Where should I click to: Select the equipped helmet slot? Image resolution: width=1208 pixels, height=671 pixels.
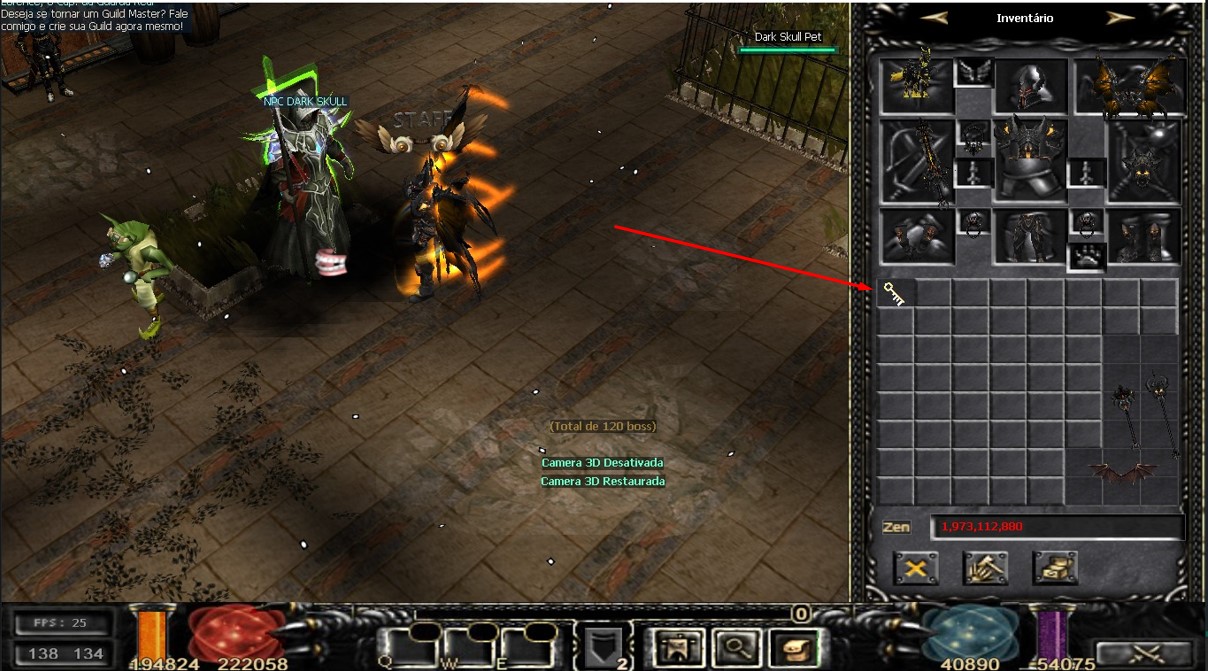coord(1031,86)
